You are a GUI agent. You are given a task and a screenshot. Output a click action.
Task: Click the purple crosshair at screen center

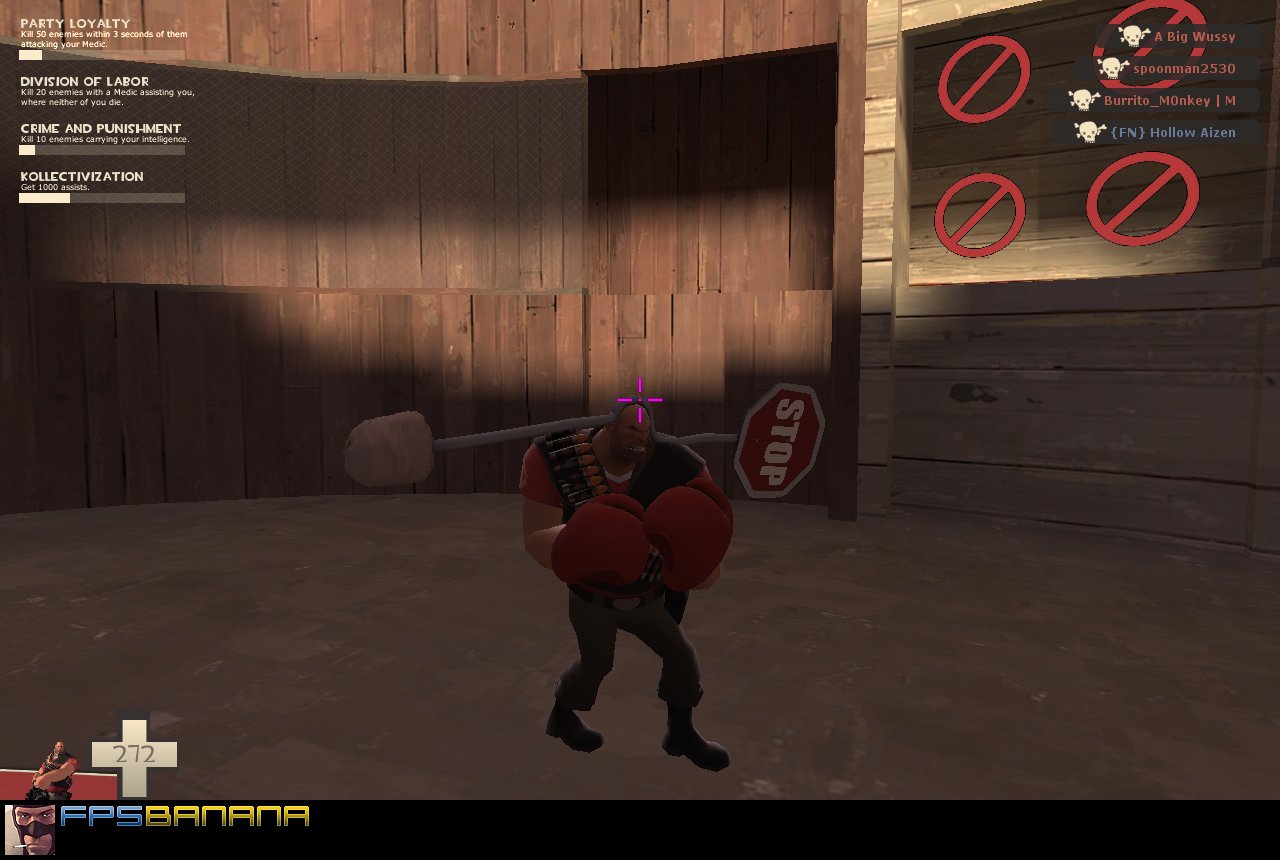click(637, 398)
